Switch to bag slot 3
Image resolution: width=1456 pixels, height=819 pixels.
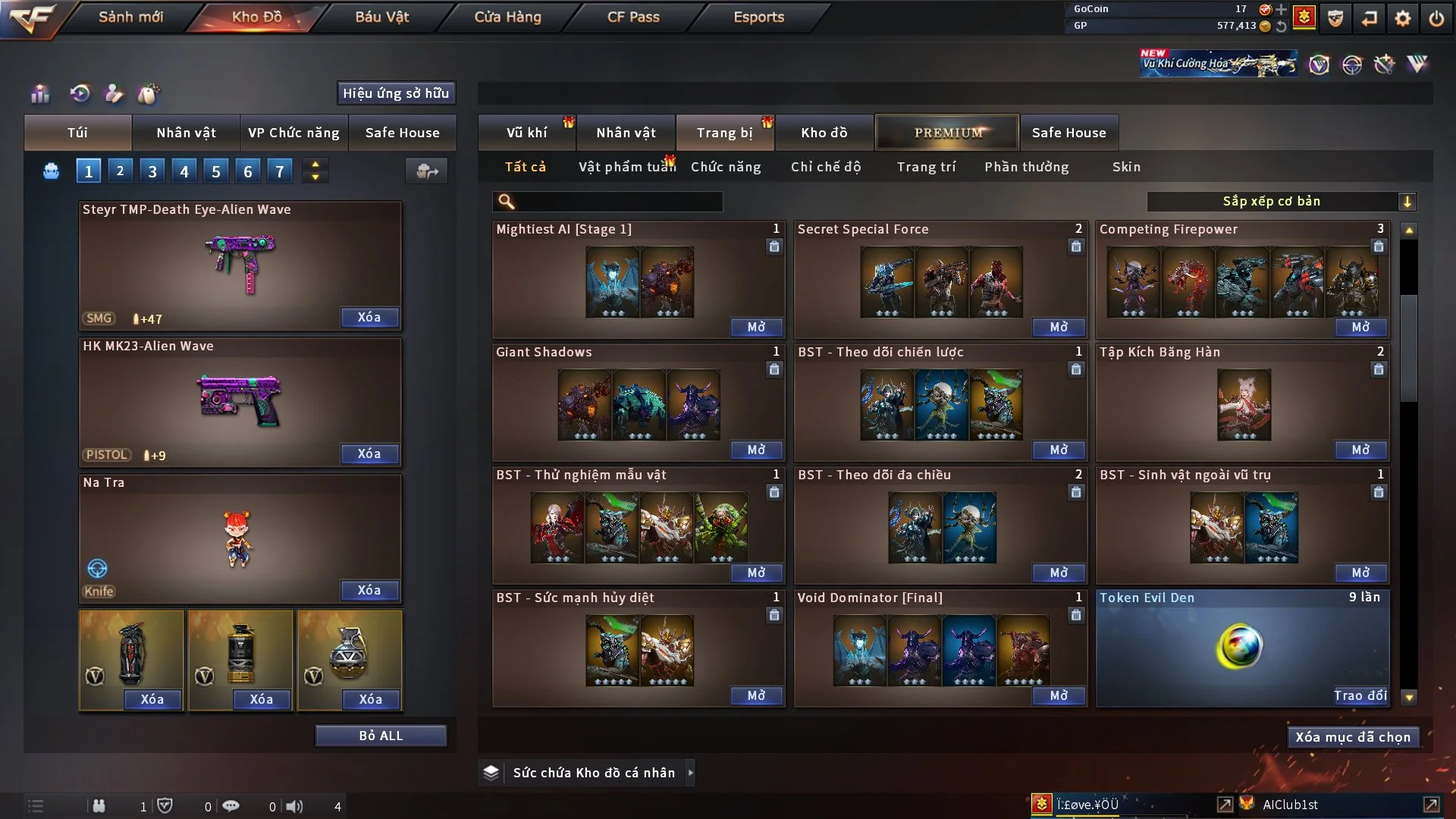pyautogui.click(x=152, y=171)
